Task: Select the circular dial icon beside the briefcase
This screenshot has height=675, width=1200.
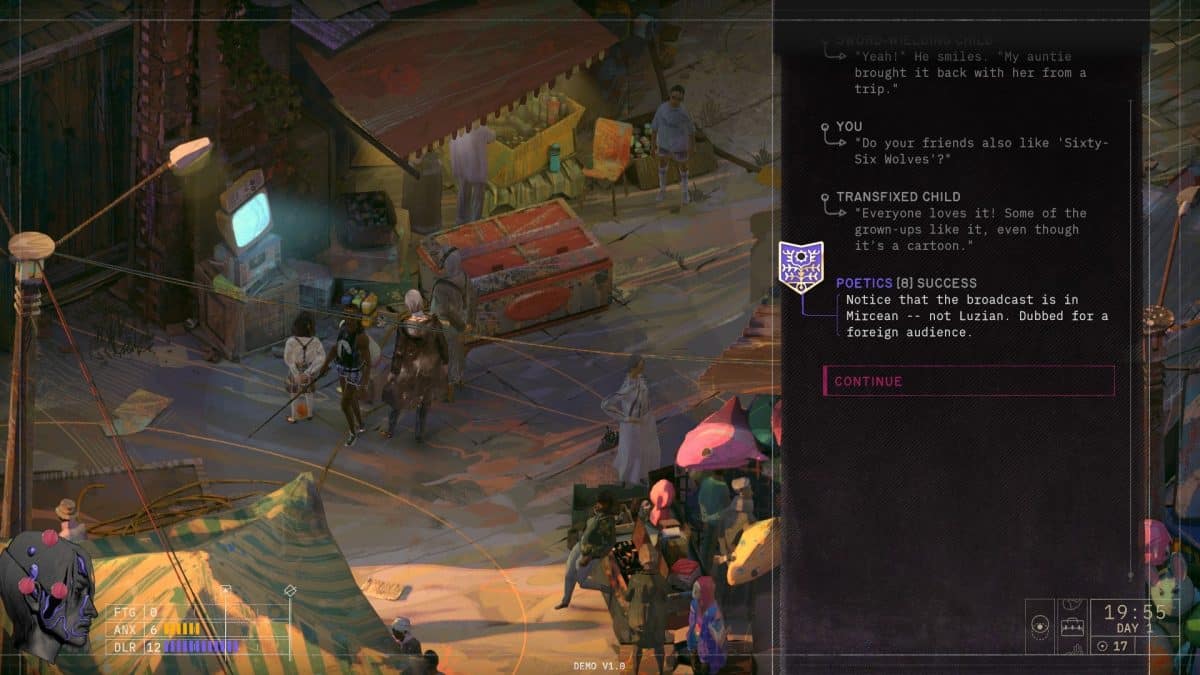Action: point(1041,627)
